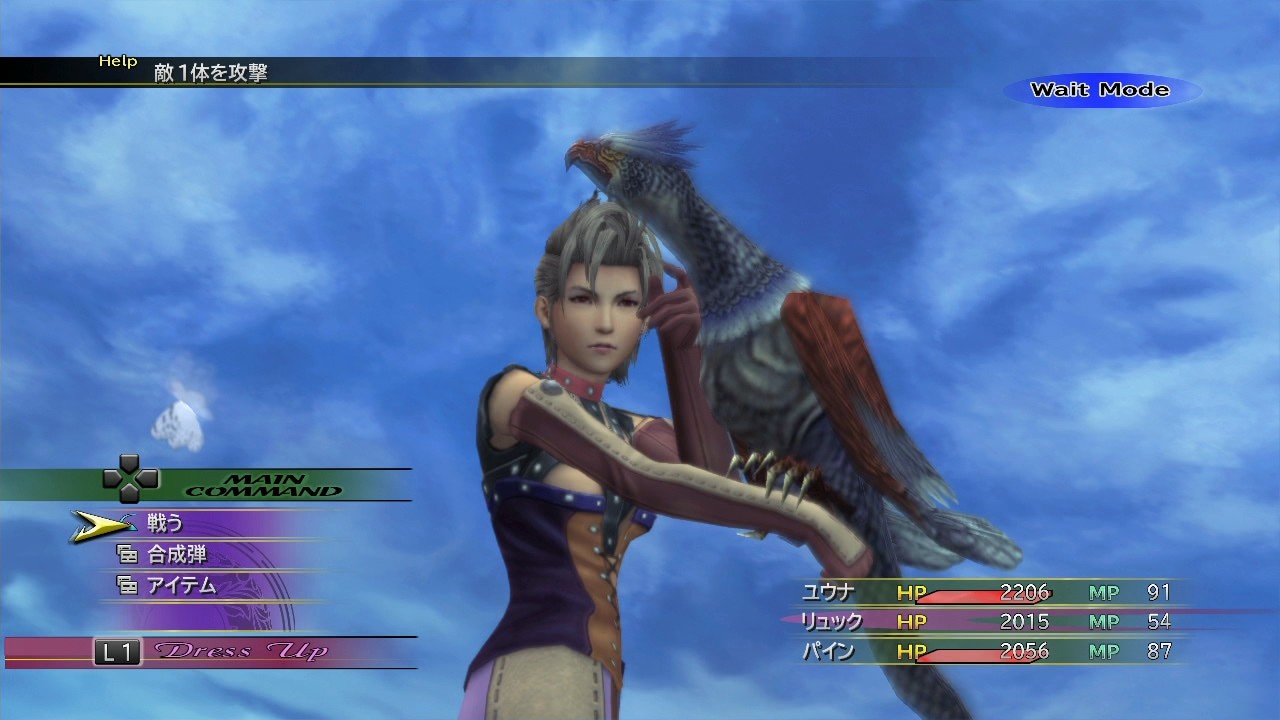The image size is (1280, 720).
Task: Click the 敵1体を攻撃 help text
Action: point(209,73)
